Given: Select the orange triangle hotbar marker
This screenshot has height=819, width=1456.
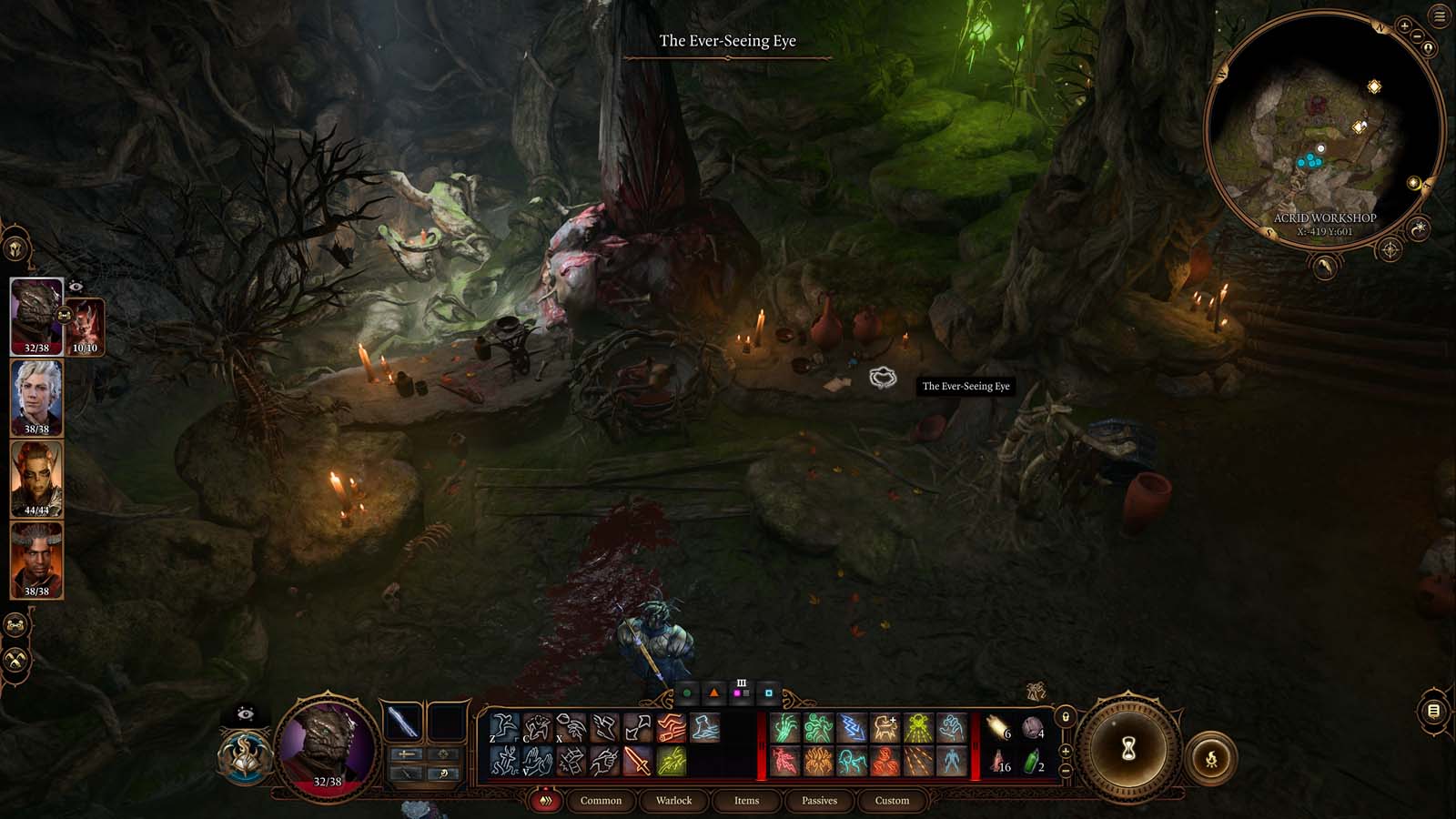Looking at the screenshot, I should [714, 693].
